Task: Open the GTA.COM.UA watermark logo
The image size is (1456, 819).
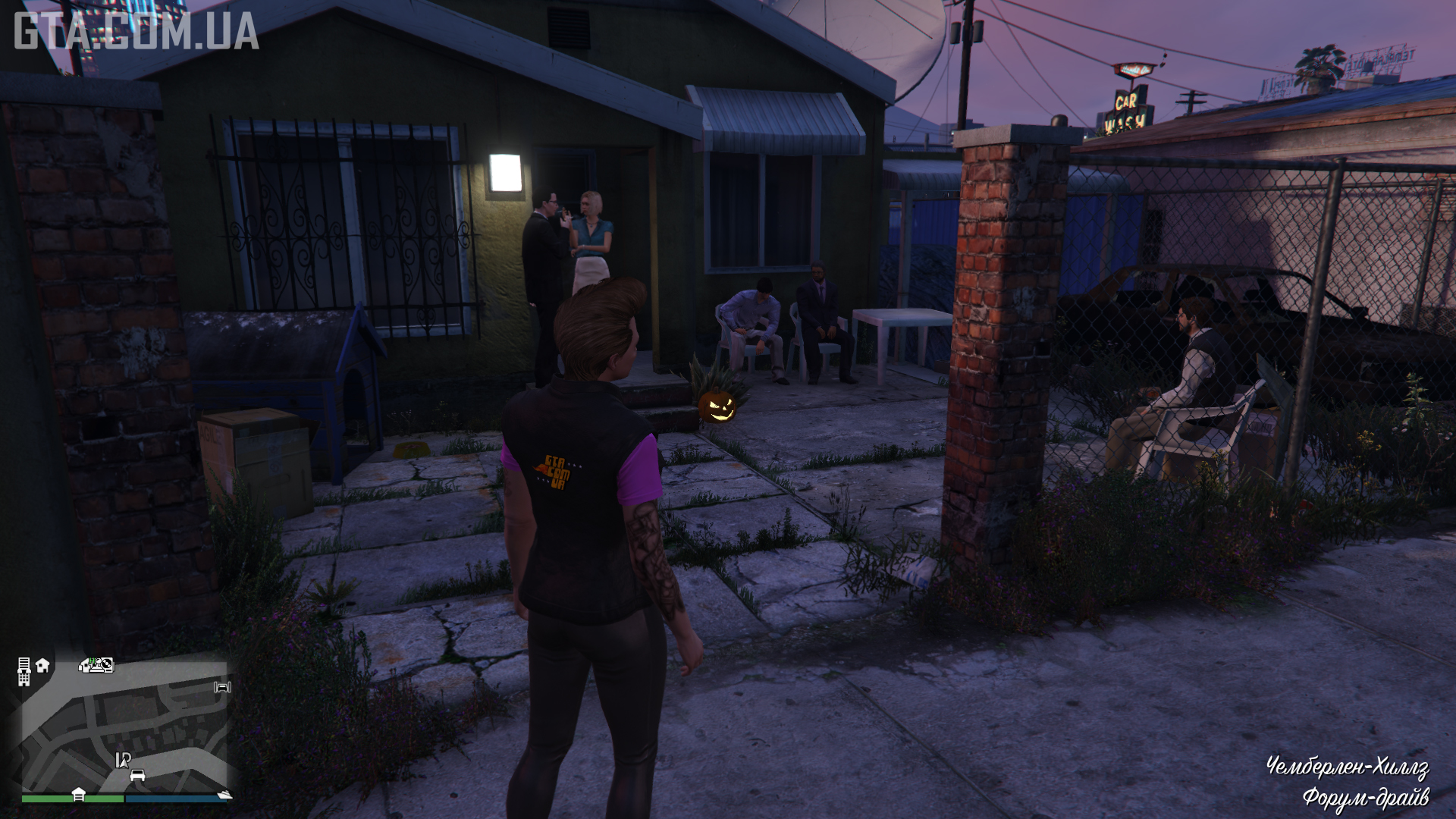Action: click(x=136, y=32)
